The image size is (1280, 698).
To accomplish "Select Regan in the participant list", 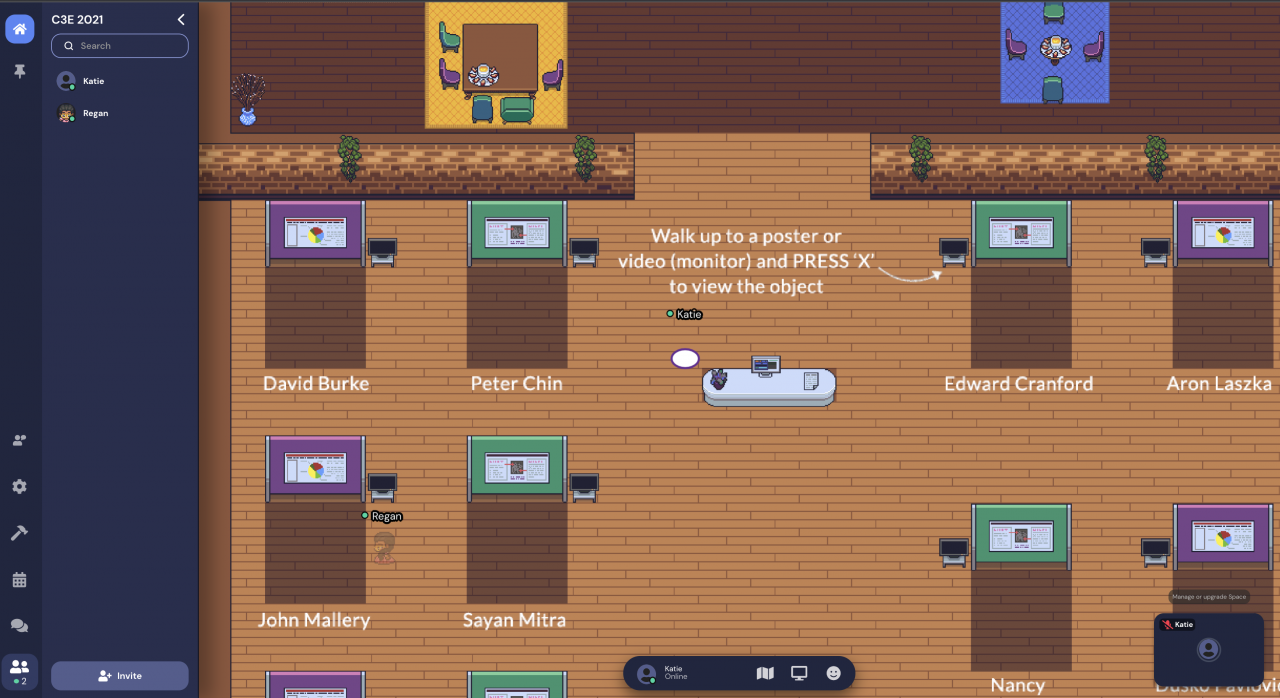I will [x=95, y=113].
